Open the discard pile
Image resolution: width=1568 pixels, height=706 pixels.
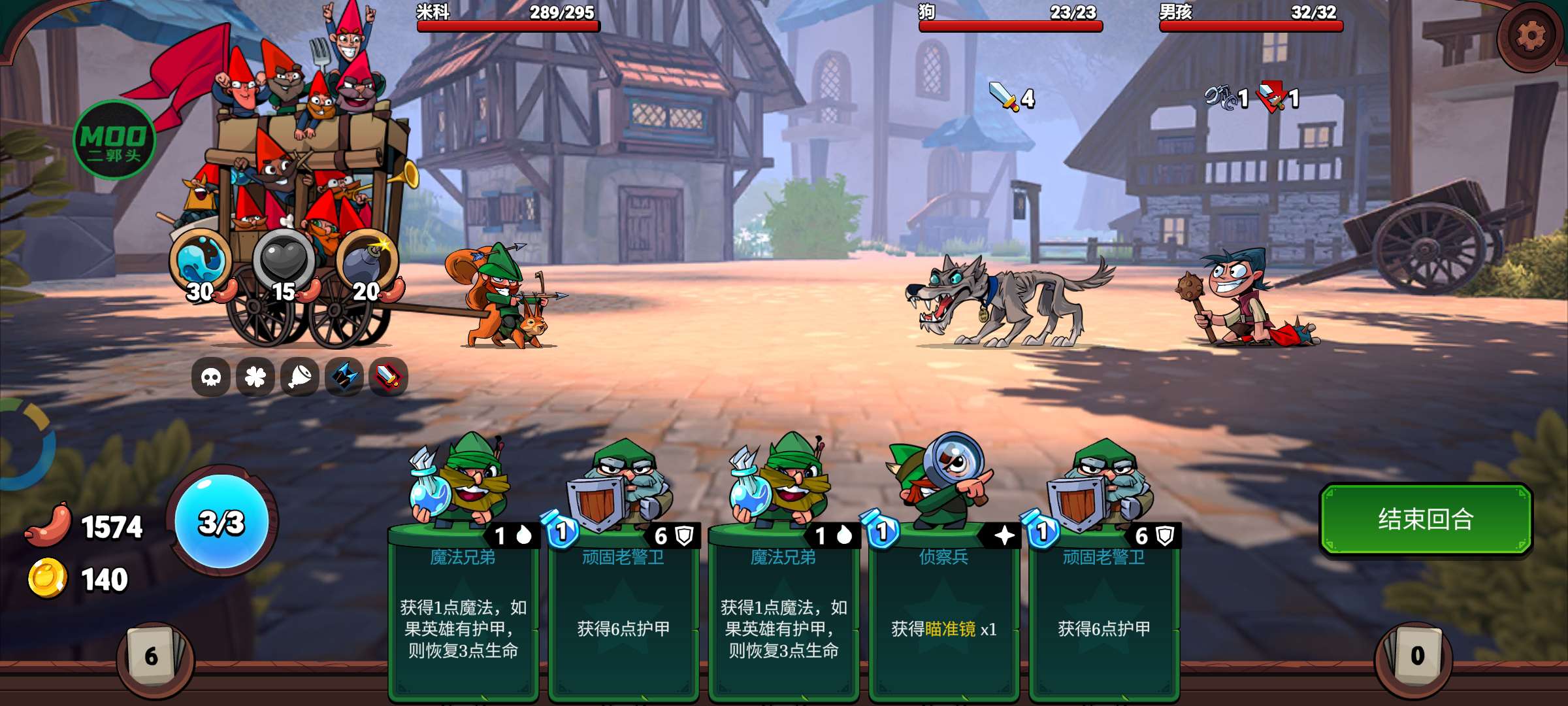pyautogui.click(x=1416, y=656)
